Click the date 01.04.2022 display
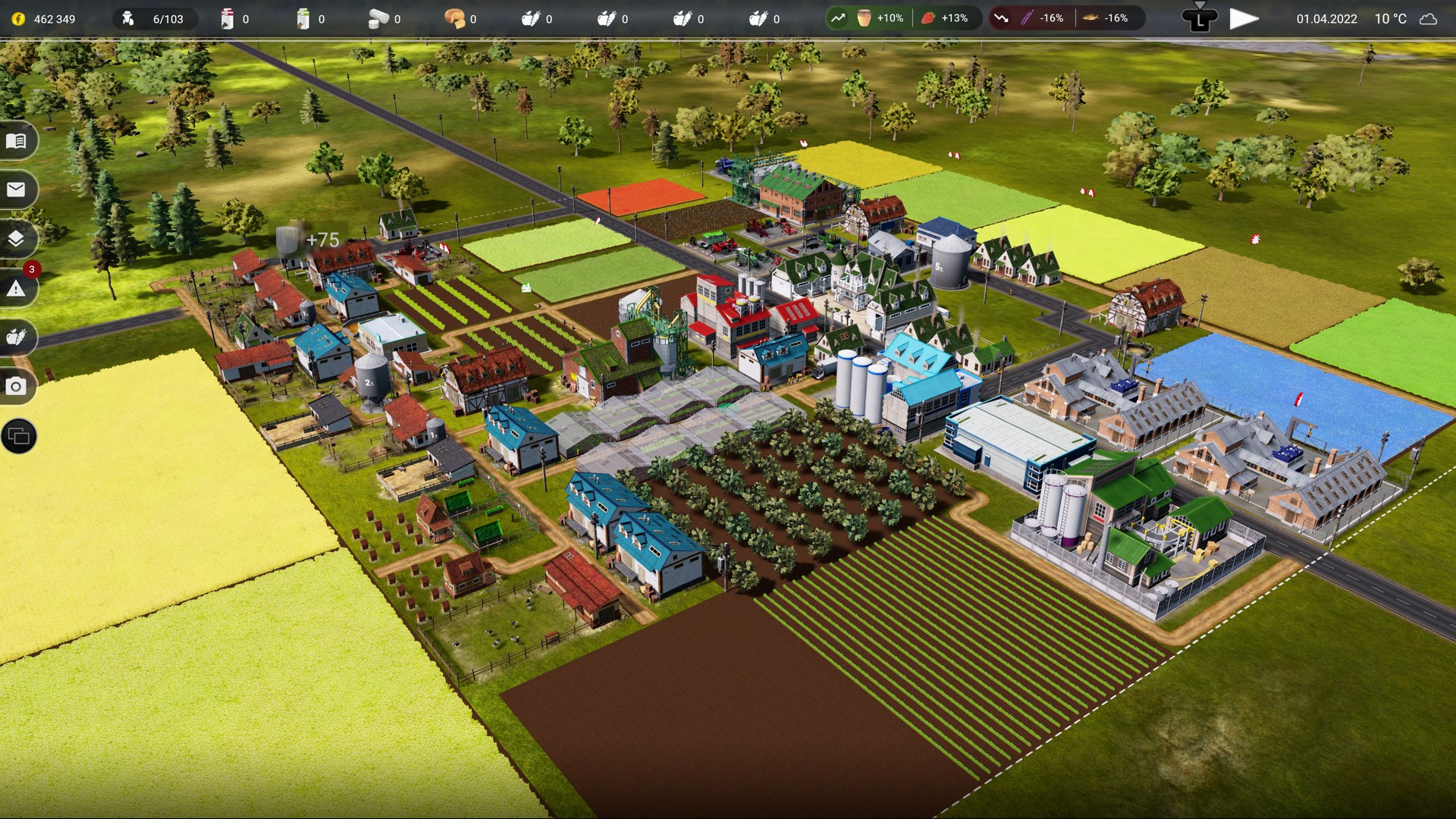 tap(1326, 20)
